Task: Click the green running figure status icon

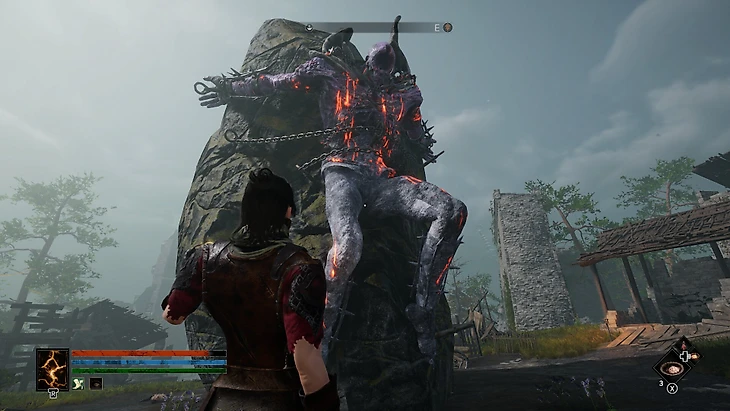Action: pyautogui.click(x=77, y=383)
